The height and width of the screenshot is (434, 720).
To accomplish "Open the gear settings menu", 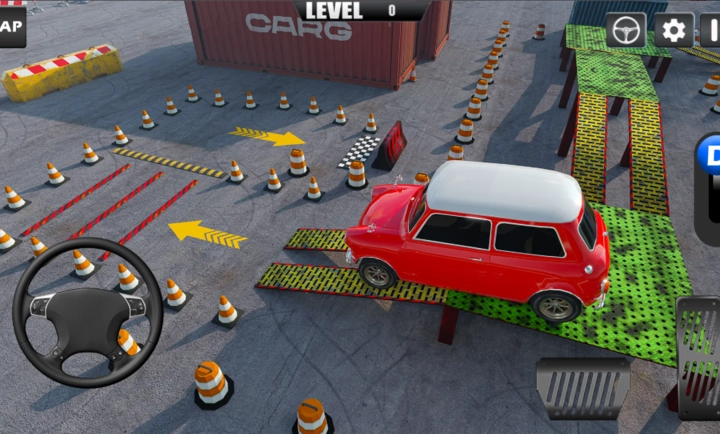I will pos(675,30).
